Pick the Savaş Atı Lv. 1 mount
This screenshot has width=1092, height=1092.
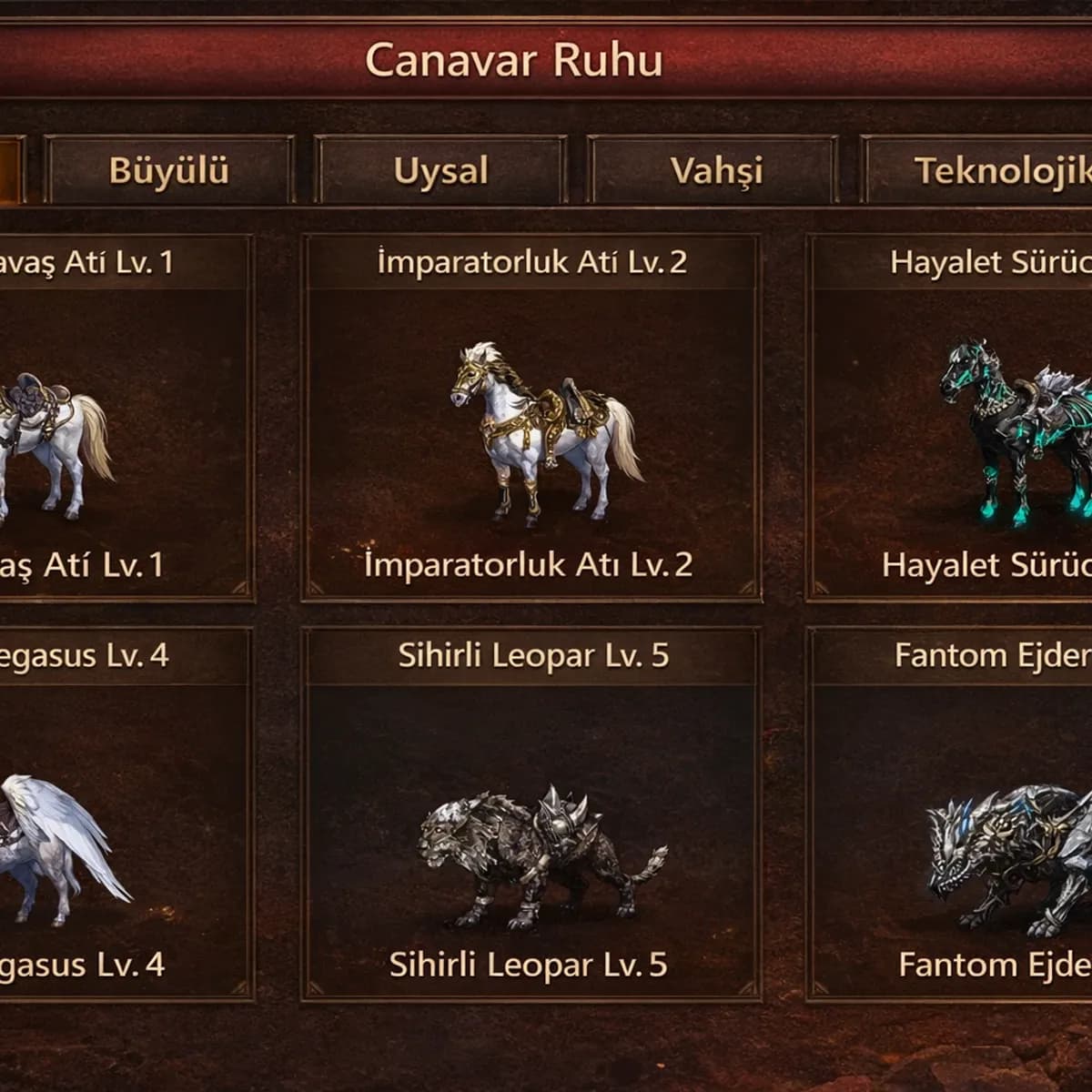pyautogui.click(x=123, y=419)
